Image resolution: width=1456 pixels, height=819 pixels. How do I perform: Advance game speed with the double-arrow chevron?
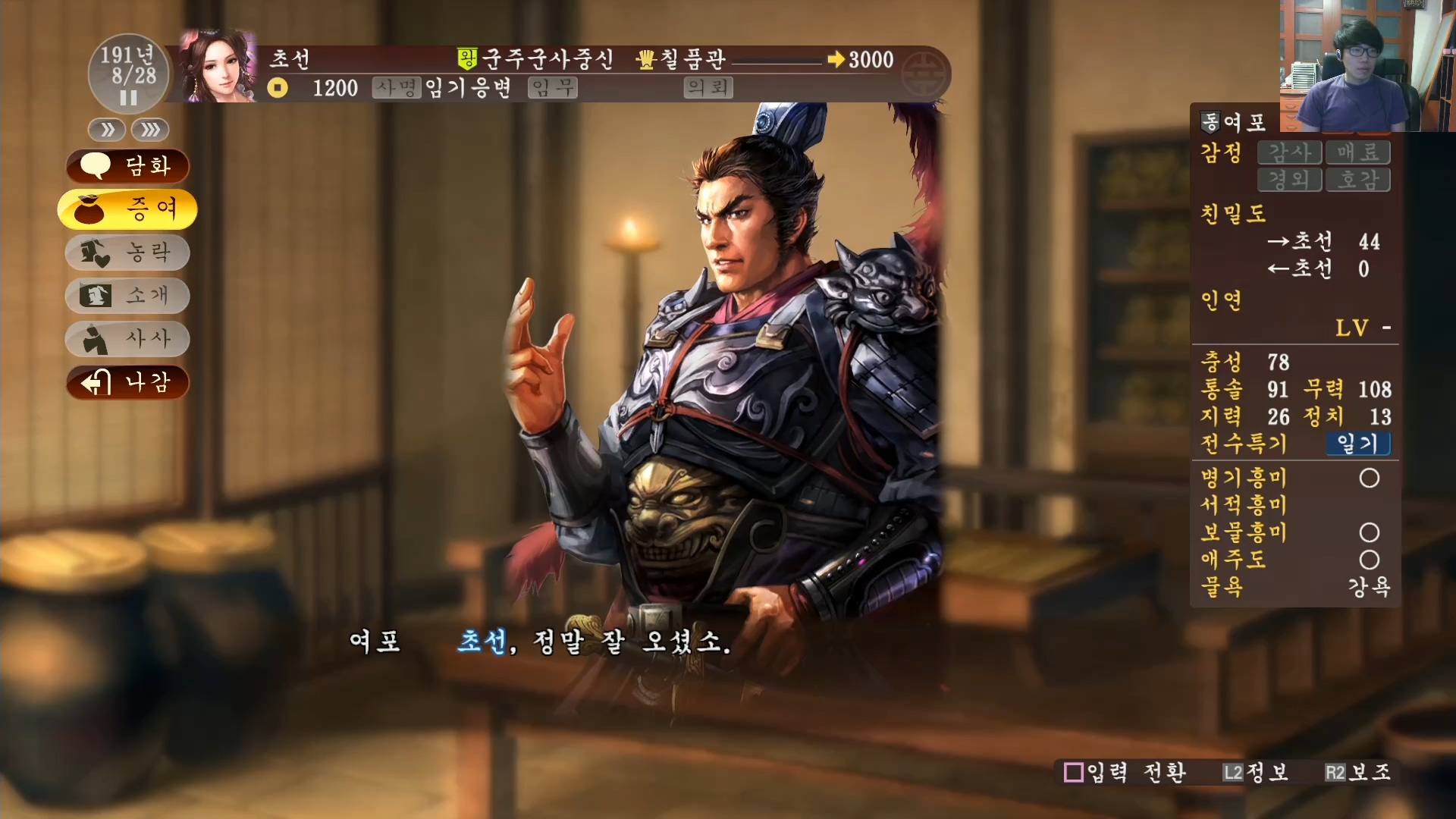[x=106, y=130]
